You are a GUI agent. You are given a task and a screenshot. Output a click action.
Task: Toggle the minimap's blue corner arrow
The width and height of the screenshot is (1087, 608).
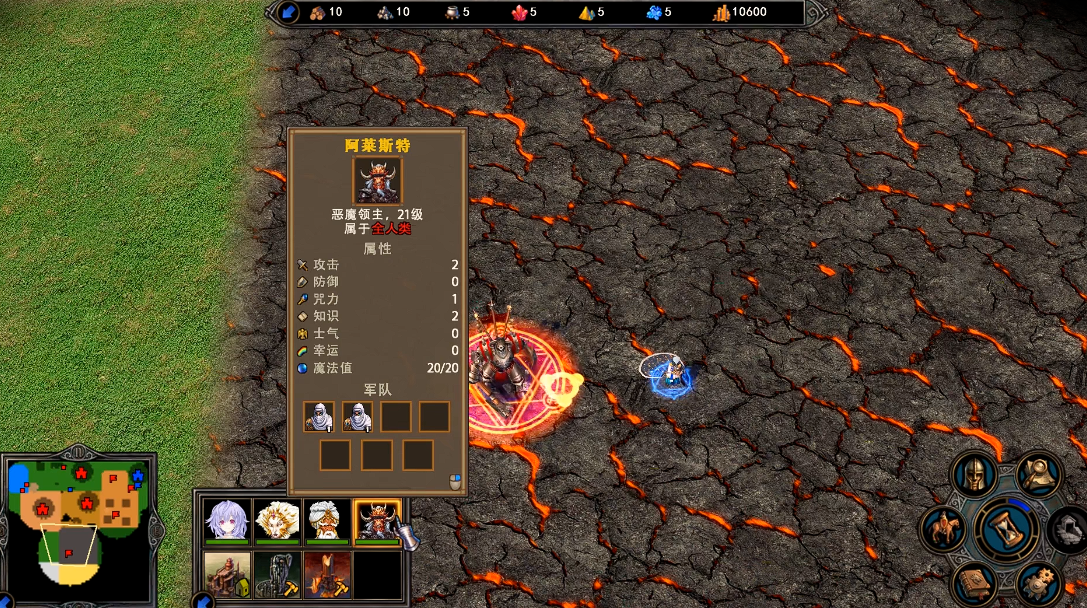(7, 601)
